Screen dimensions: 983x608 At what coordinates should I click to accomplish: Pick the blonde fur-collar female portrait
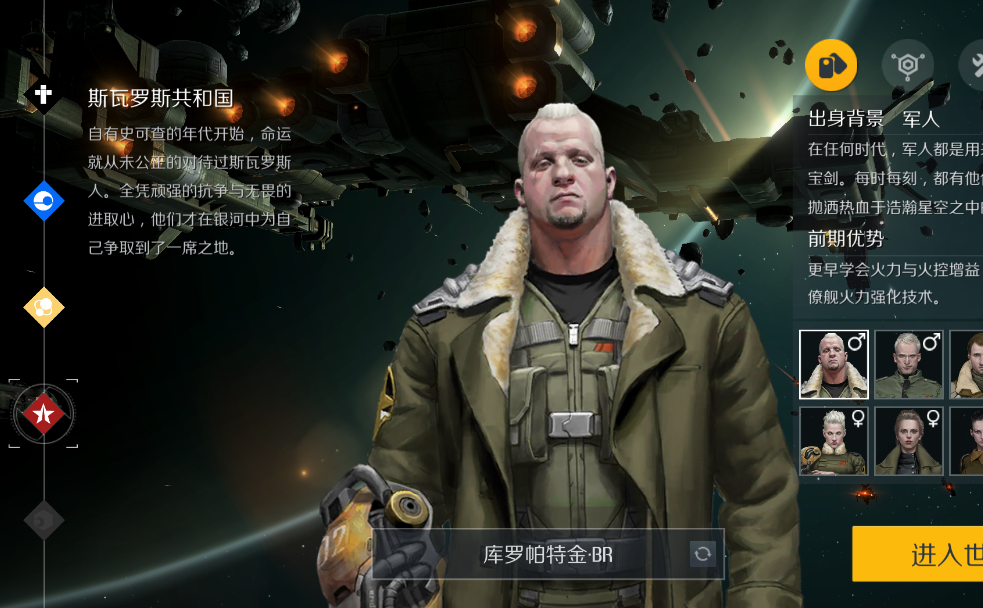834,441
